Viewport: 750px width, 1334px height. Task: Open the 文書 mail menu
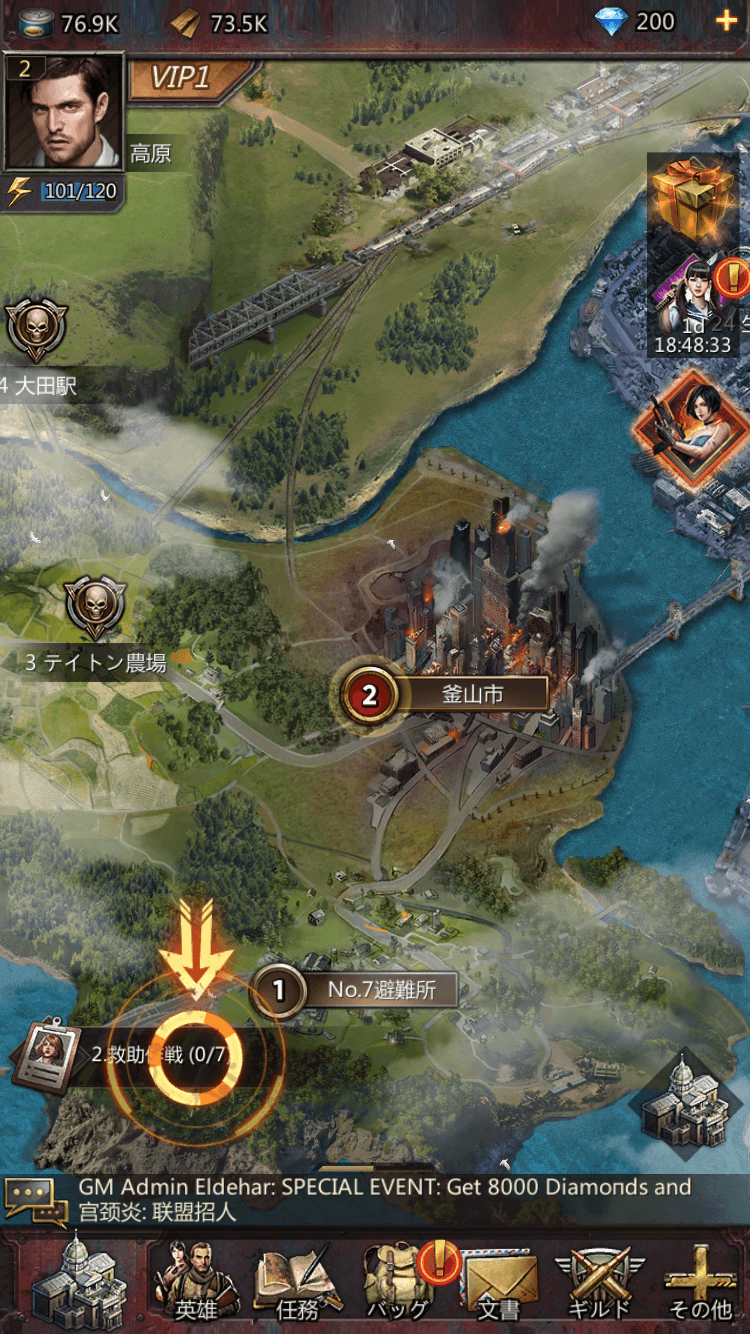click(500, 1283)
